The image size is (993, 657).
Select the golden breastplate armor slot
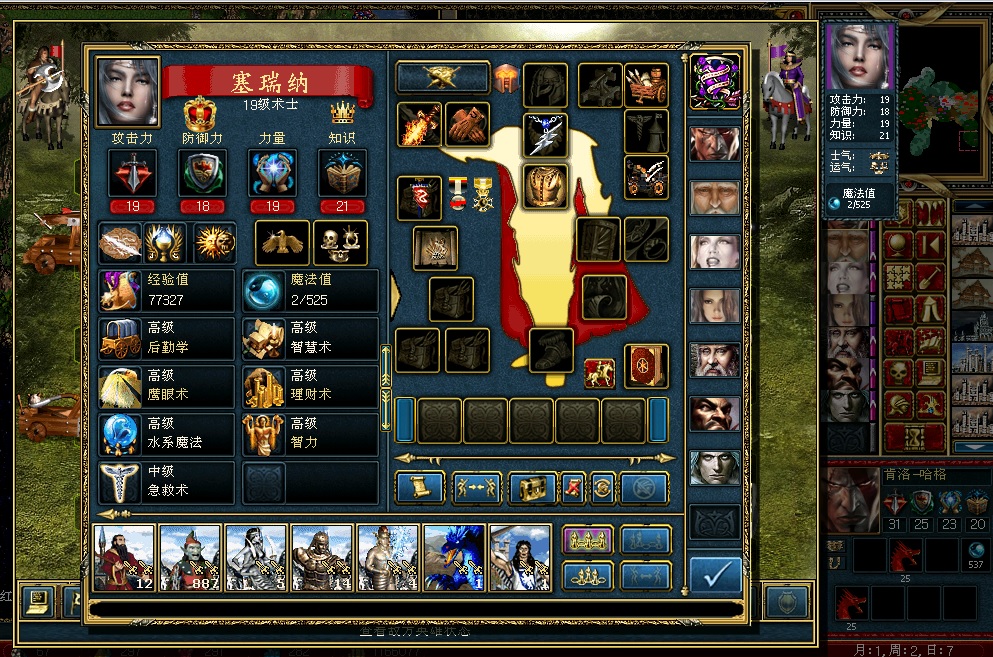(546, 185)
